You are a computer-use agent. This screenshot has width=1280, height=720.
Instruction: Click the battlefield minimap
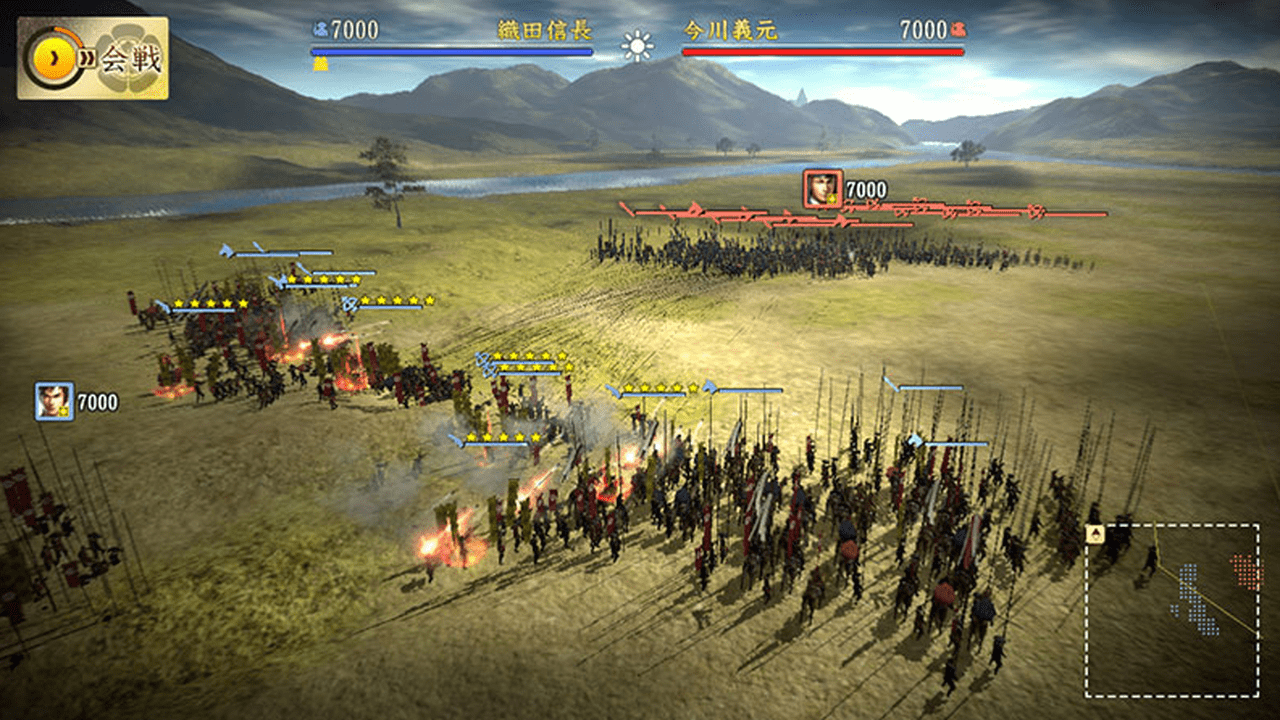[x=1172, y=610]
